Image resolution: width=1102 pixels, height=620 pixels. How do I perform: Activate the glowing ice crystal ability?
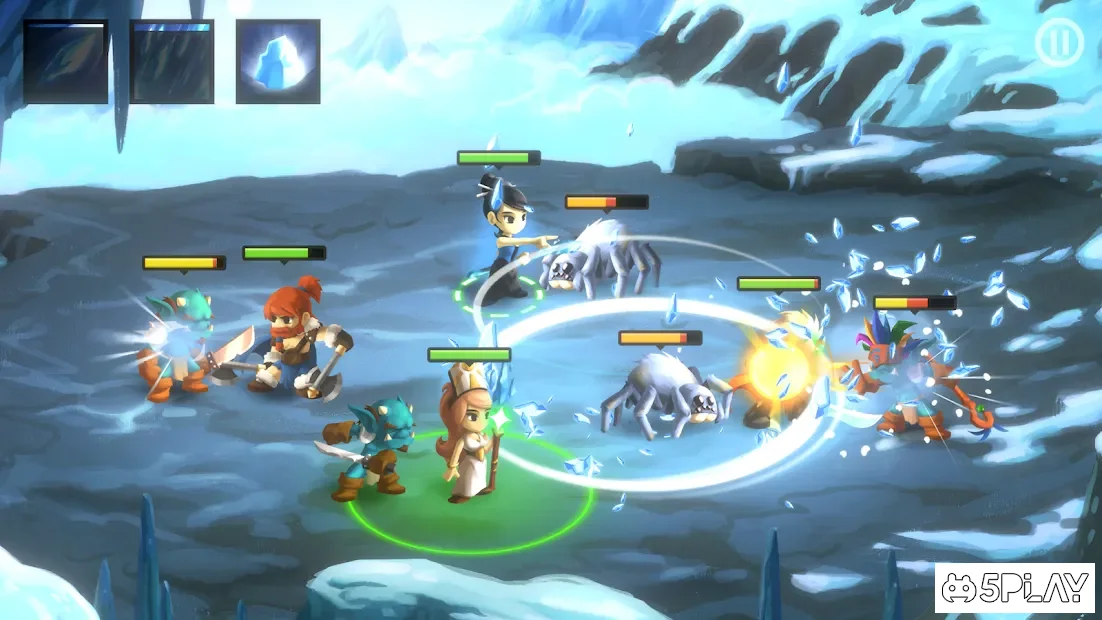(x=278, y=62)
